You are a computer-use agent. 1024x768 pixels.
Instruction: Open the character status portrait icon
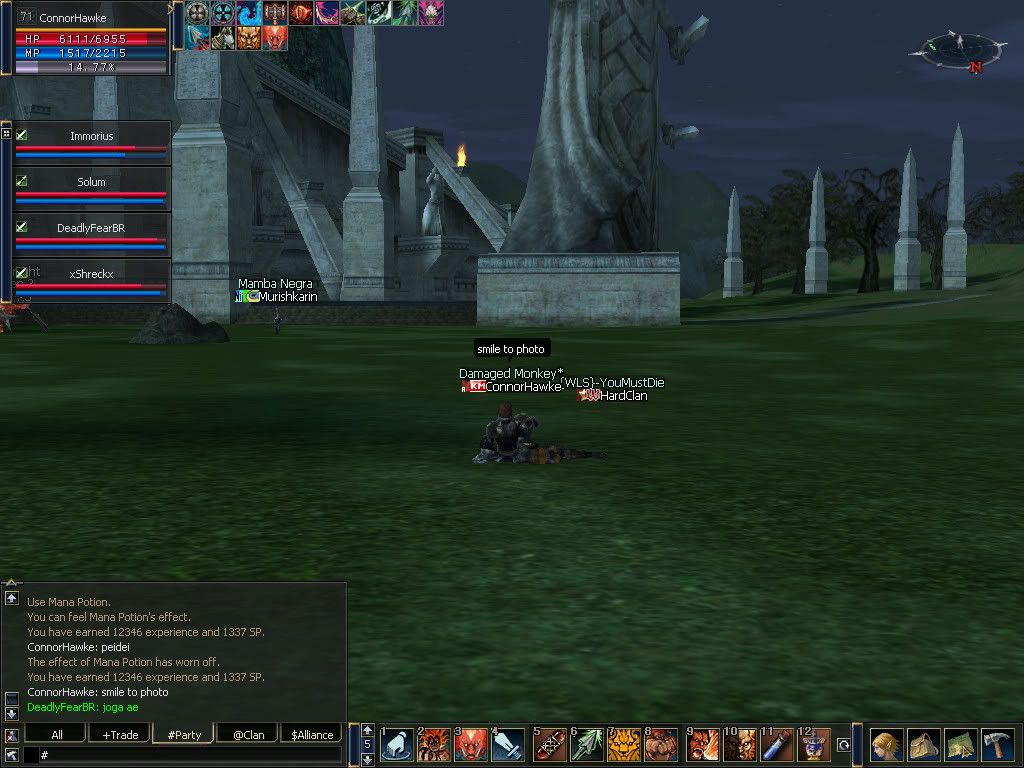[885, 746]
